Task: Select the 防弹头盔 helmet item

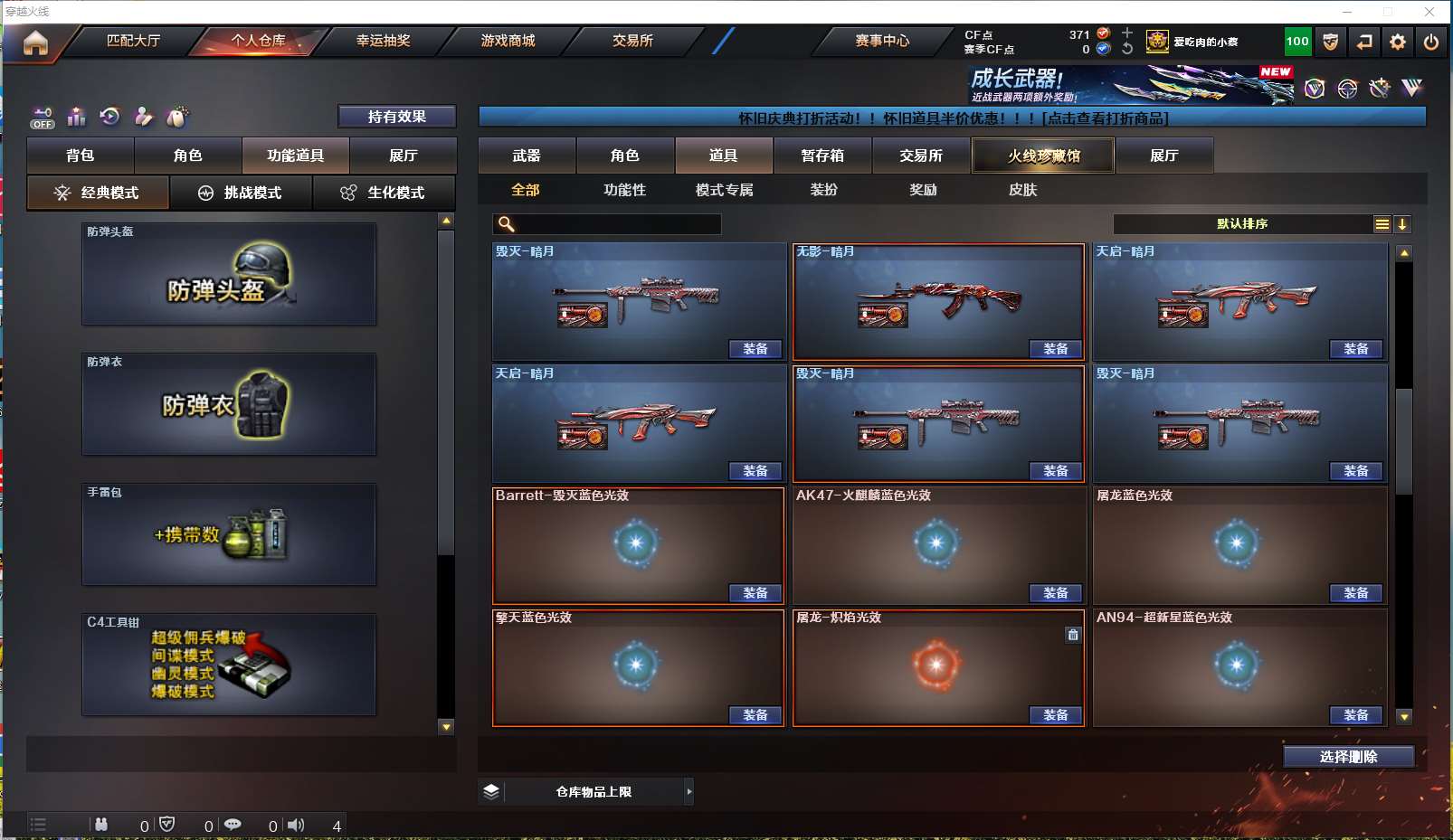Action: [x=229, y=274]
